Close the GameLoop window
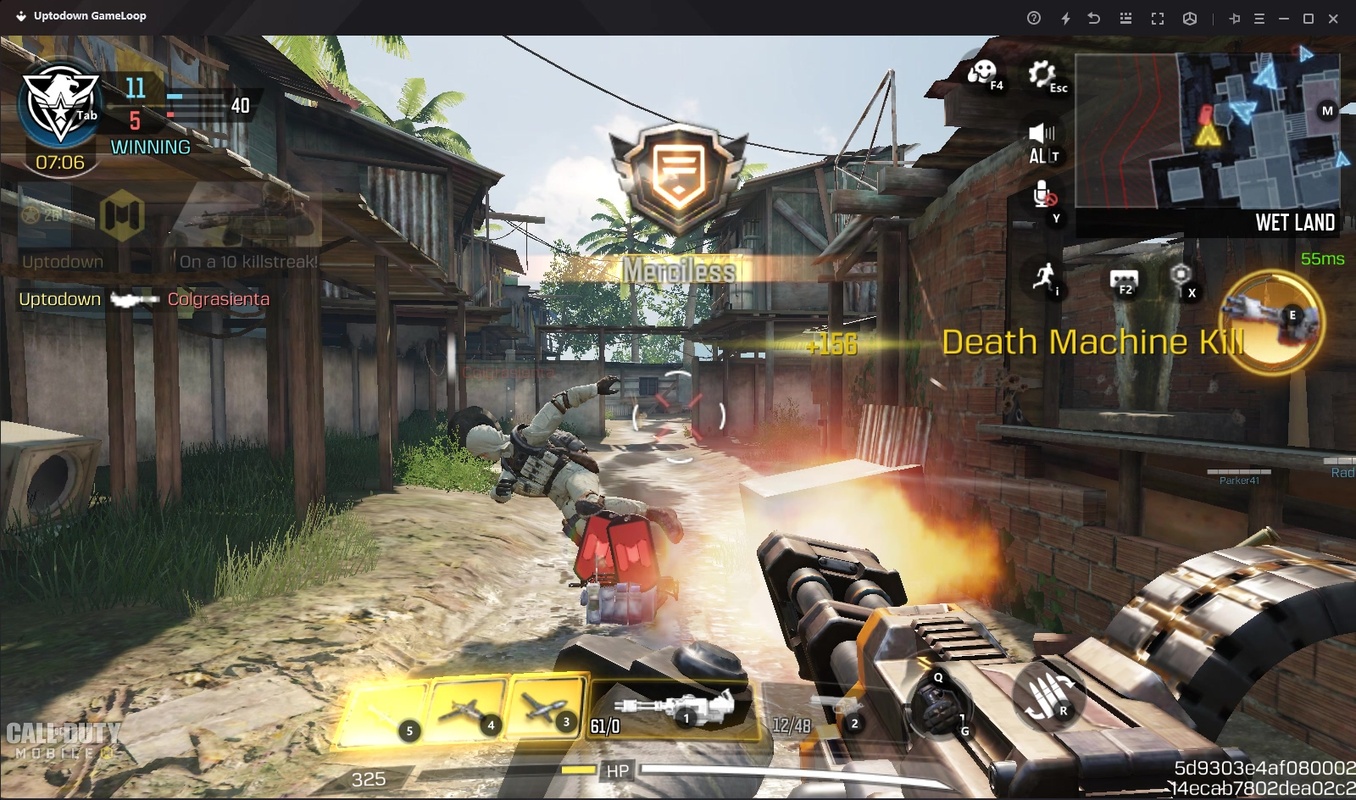 coord(1333,18)
